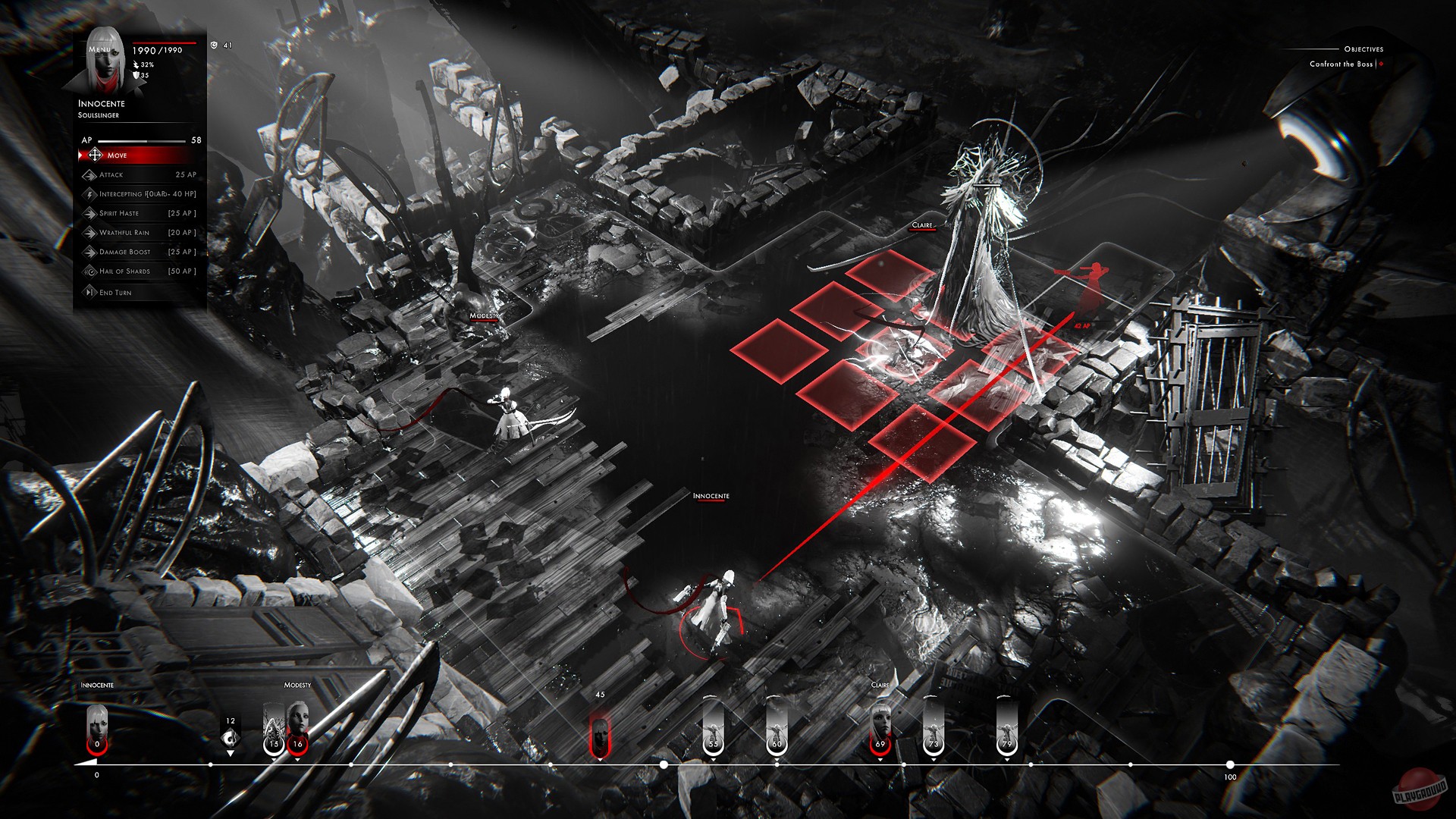
Task: Expand the arrow under the red 16 marker
Action: pos(297,759)
